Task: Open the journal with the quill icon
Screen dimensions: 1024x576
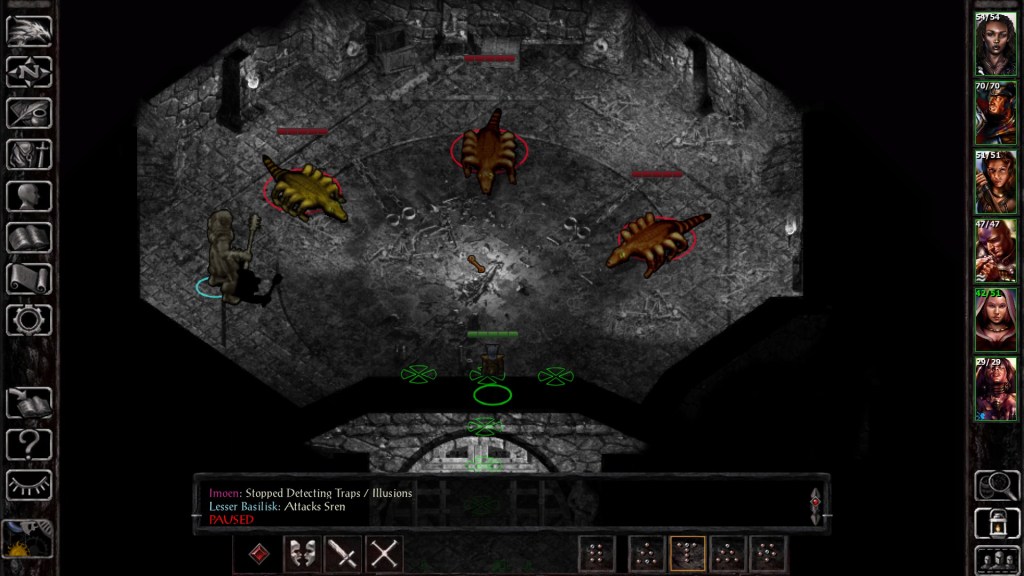Action: click(x=29, y=112)
